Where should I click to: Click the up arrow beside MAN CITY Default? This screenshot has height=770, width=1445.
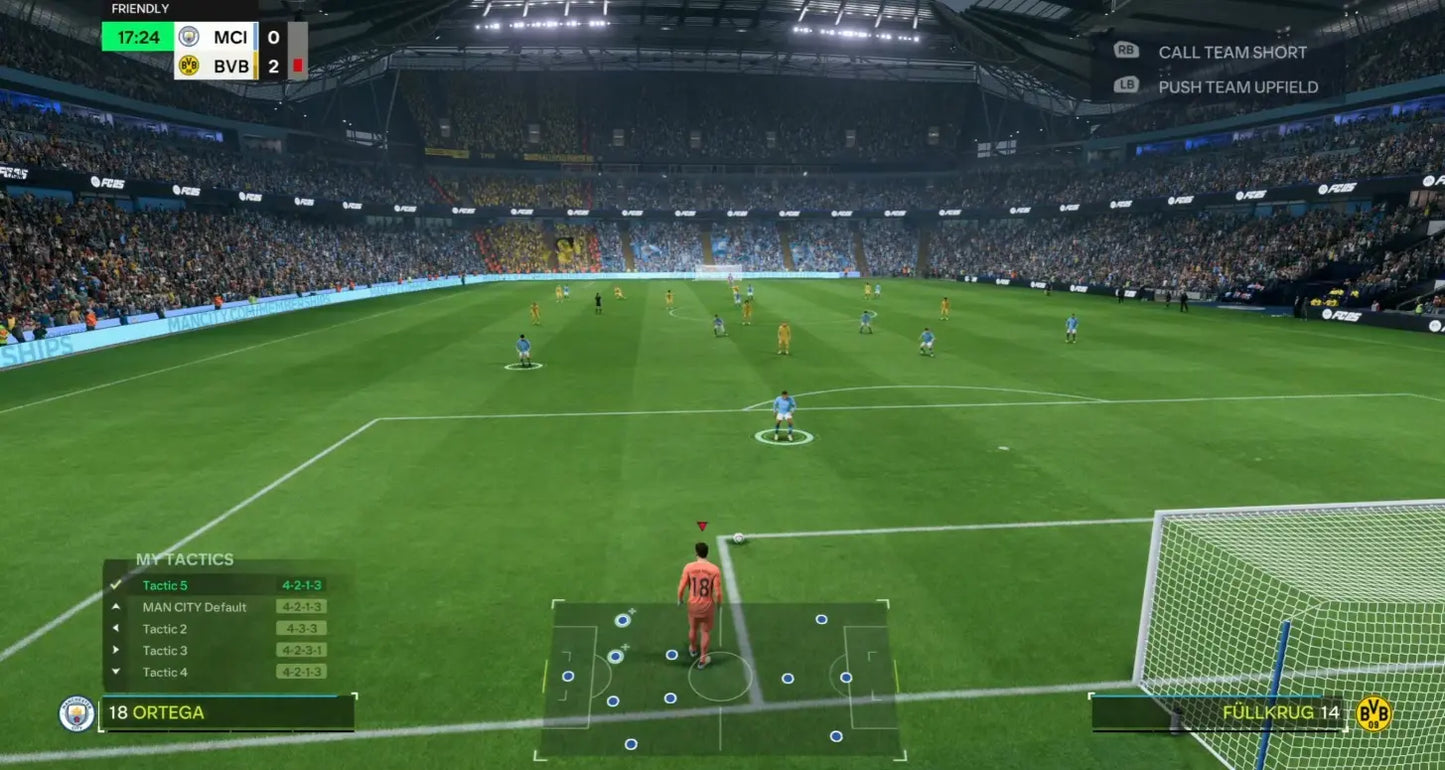(x=116, y=606)
